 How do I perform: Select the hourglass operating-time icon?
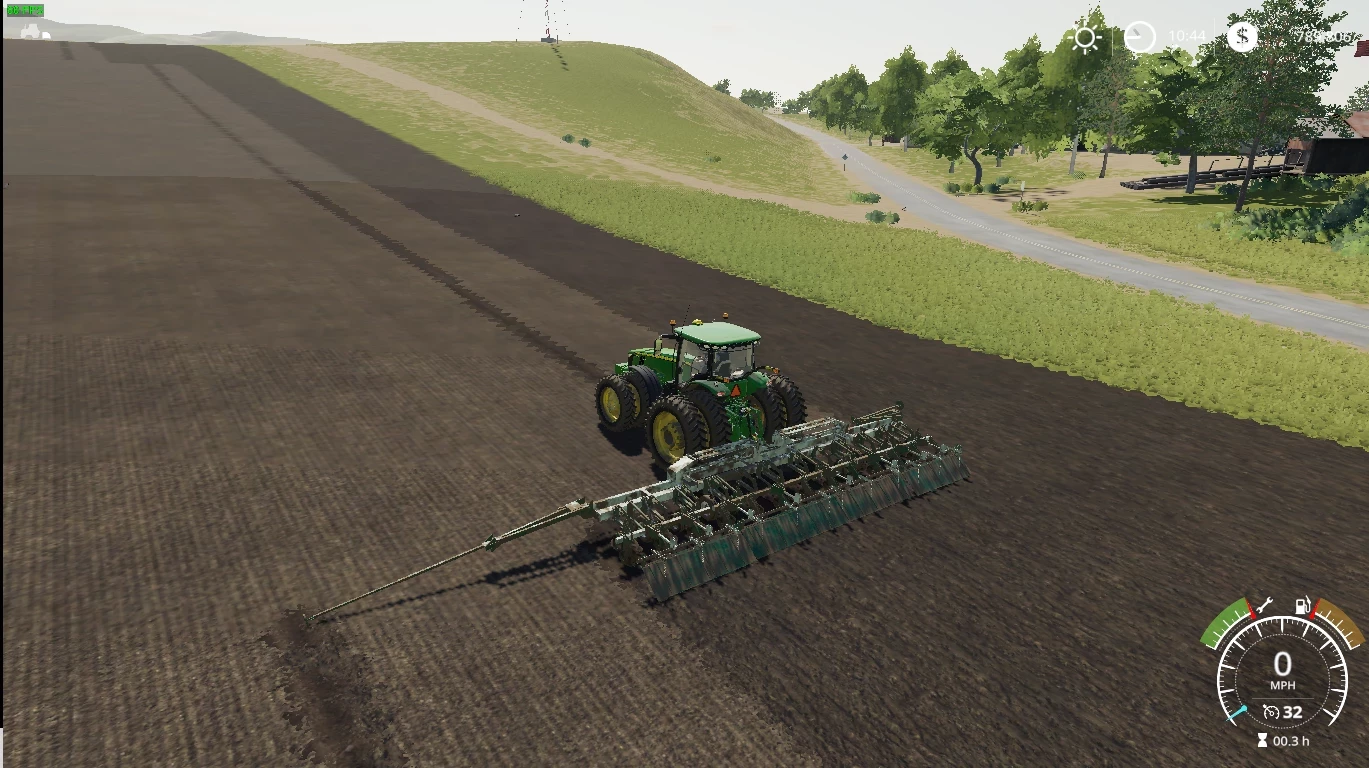pos(1262,740)
